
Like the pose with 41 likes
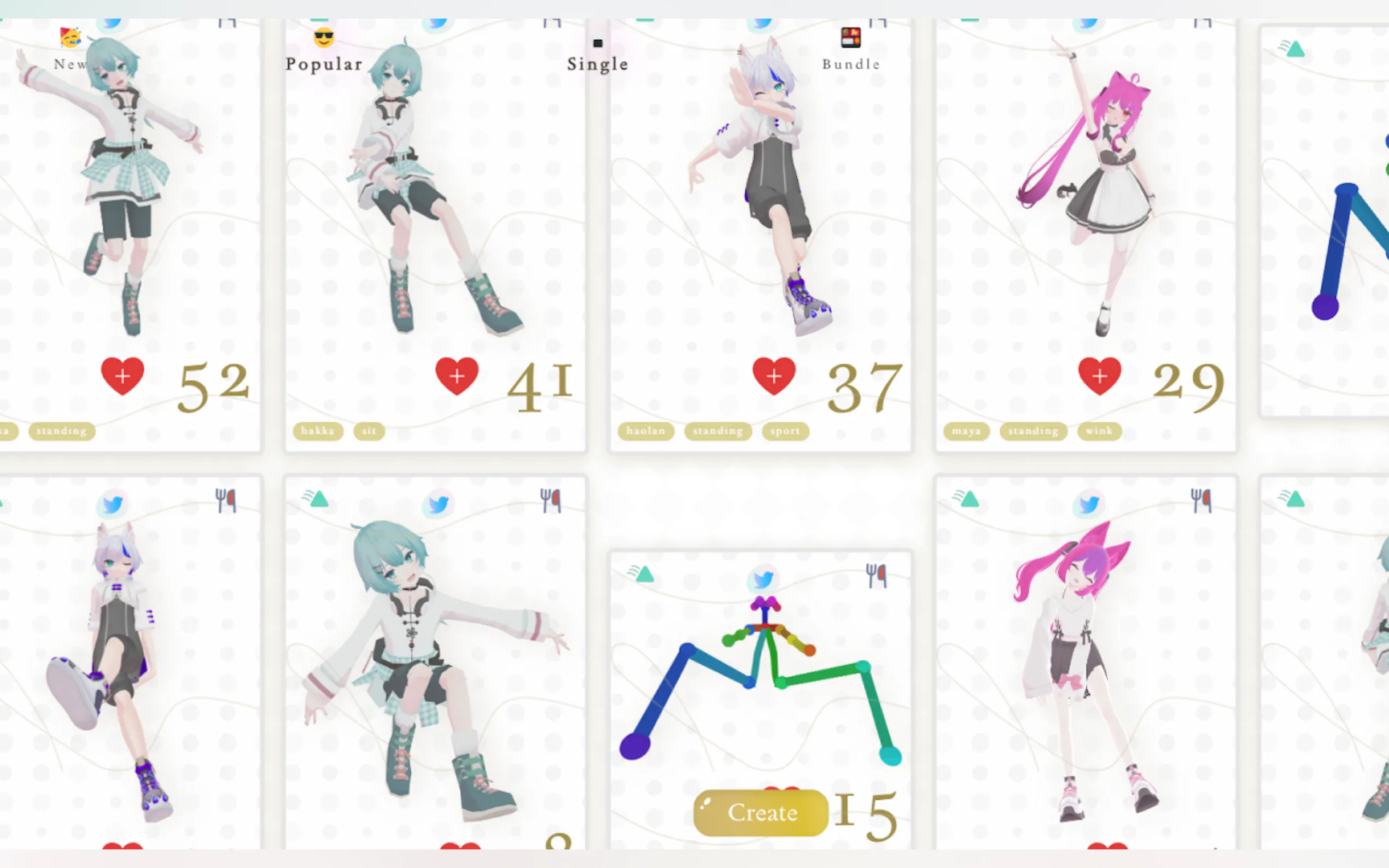tap(457, 376)
